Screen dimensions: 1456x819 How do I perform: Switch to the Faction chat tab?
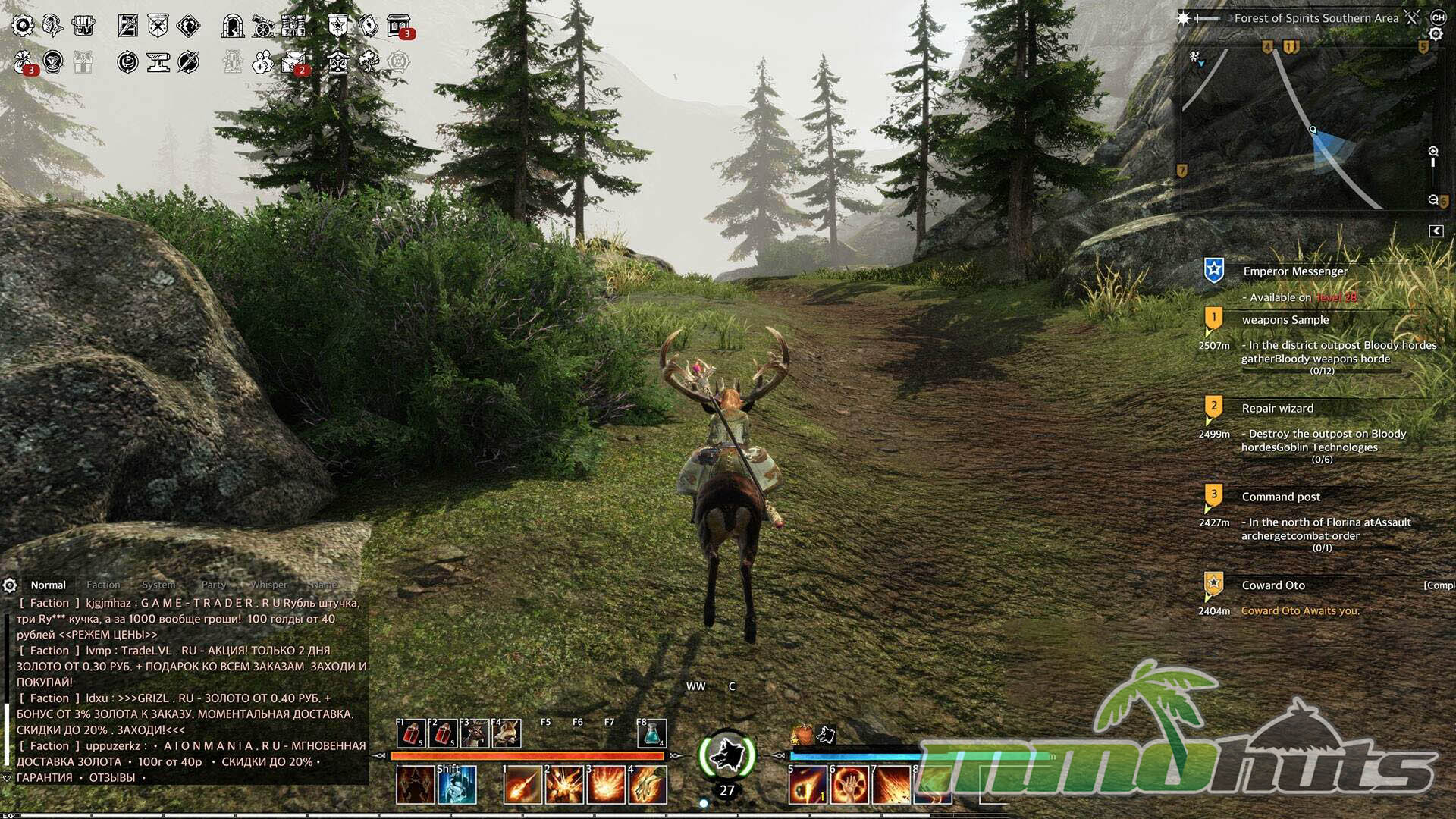coord(103,585)
